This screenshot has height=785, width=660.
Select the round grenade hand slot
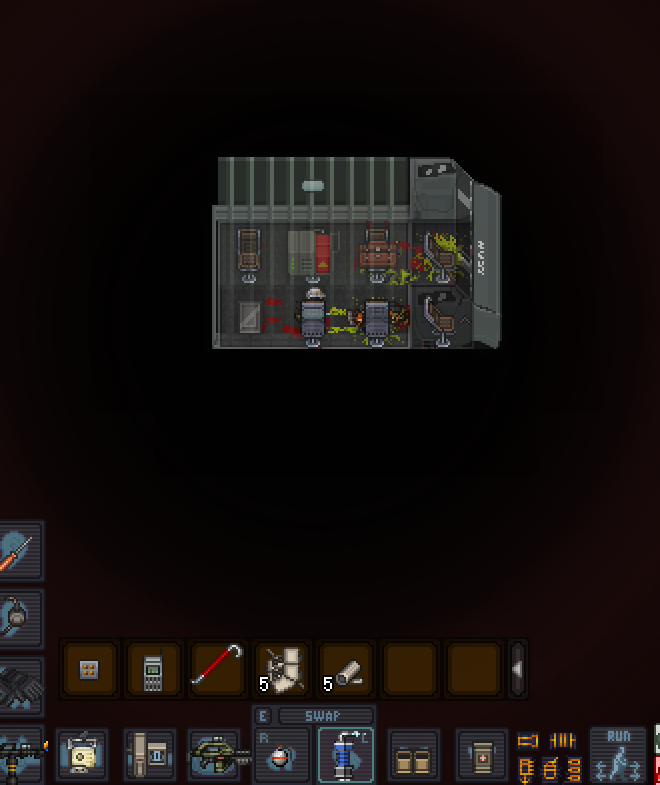280,755
